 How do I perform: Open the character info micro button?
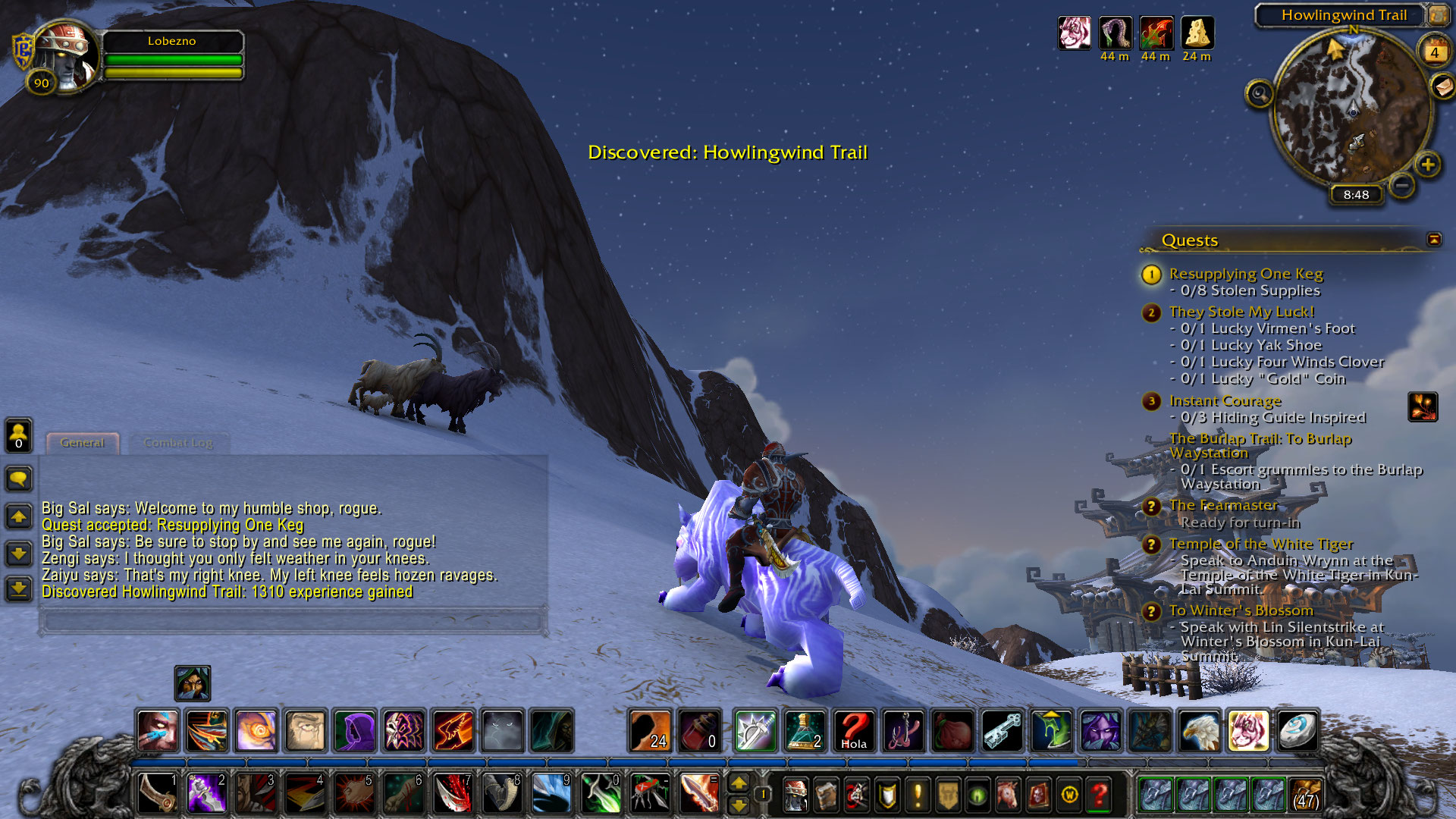click(795, 795)
